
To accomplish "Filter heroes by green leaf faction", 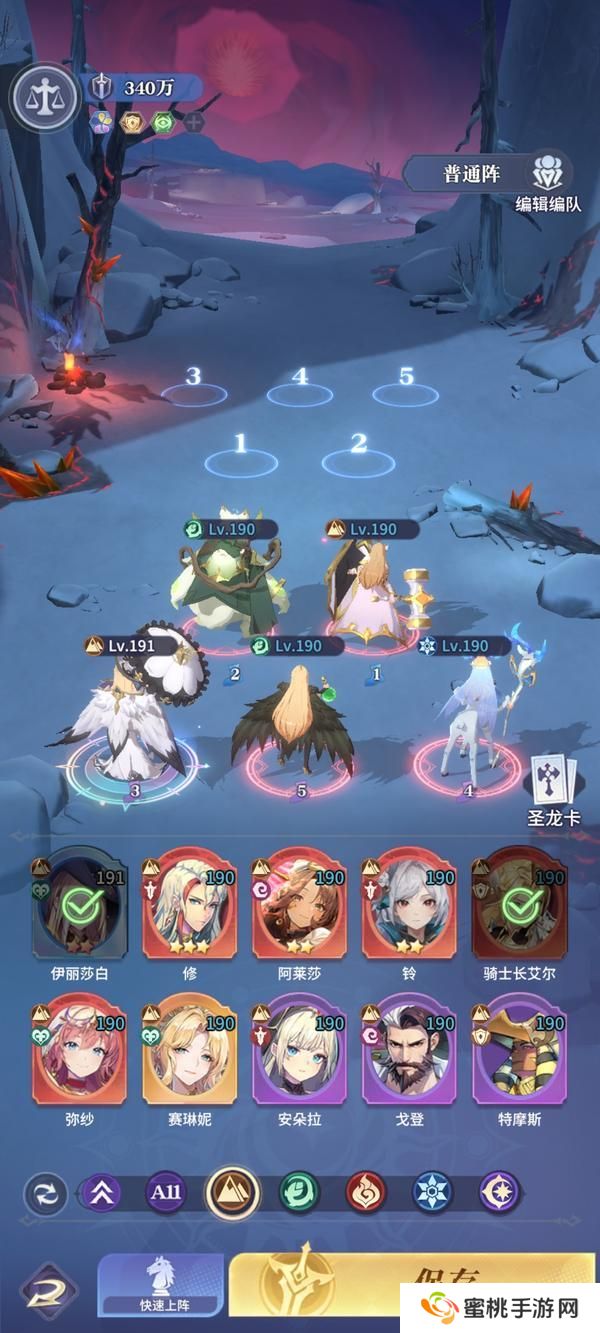I will click(x=299, y=1192).
